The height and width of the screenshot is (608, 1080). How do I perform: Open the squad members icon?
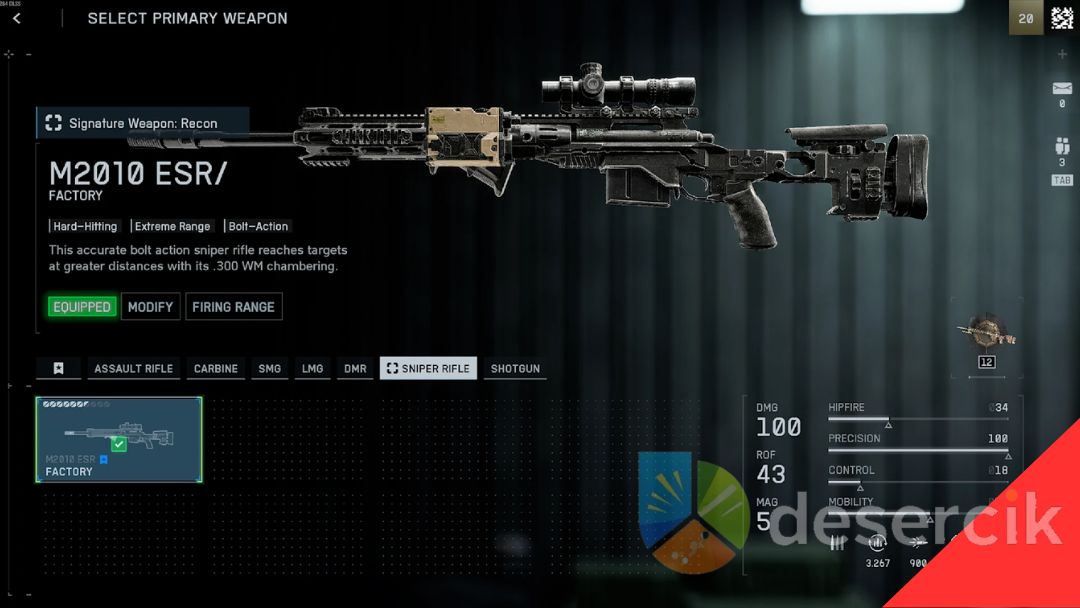click(x=1062, y=146)
